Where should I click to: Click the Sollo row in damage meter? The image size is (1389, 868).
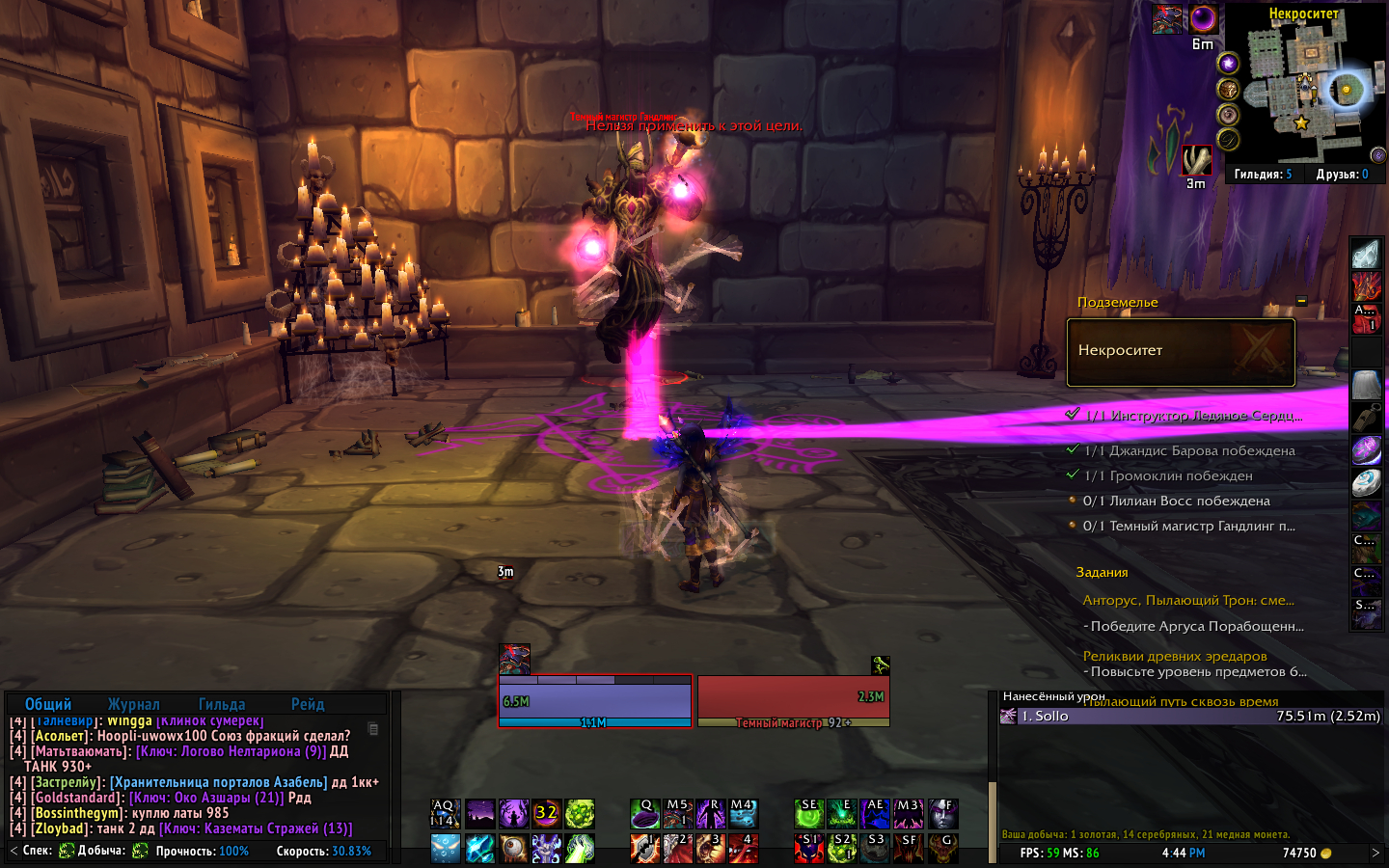pos(1191,716)
